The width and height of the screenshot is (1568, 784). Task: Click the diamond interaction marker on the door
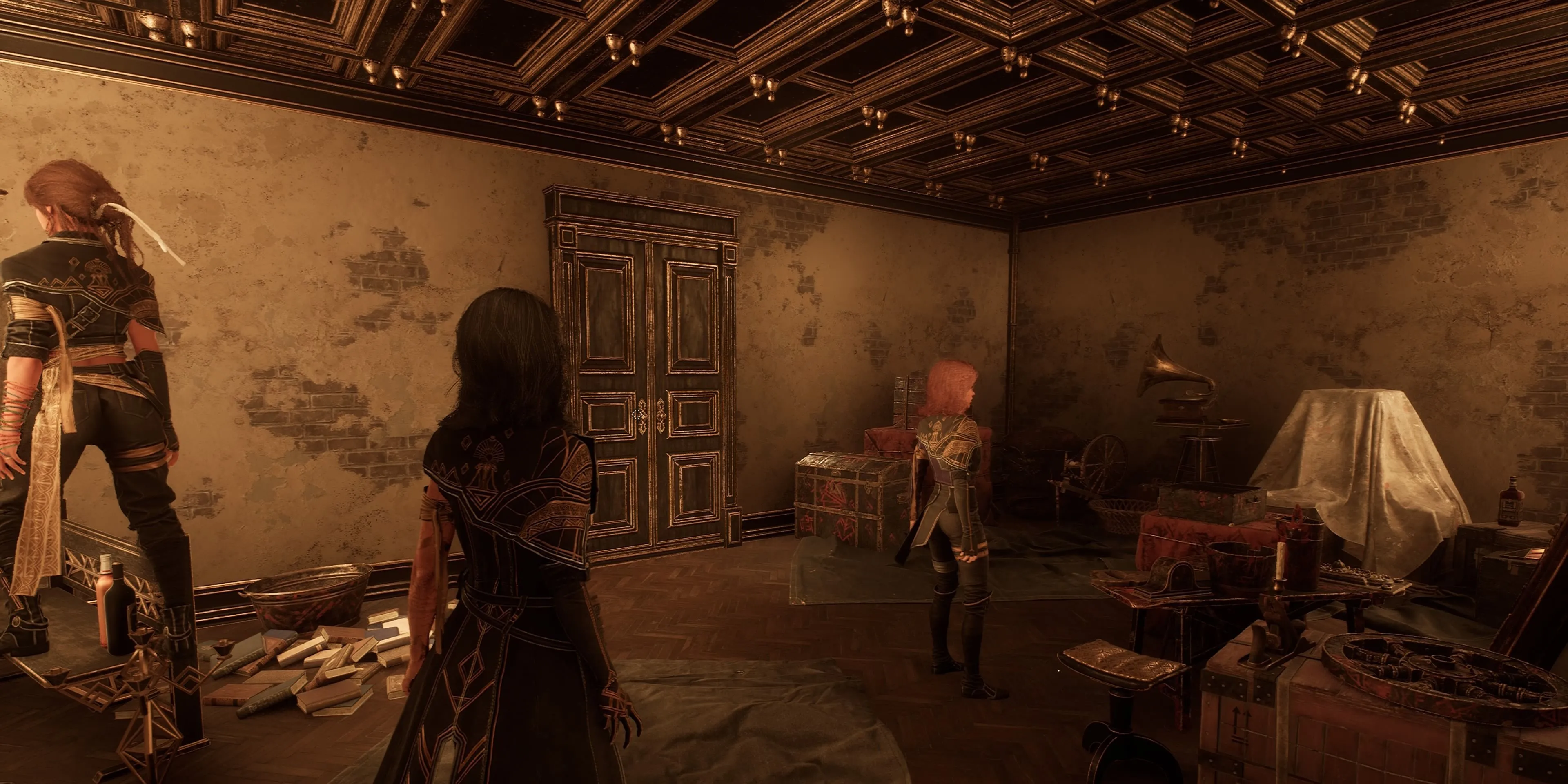(x=637, y=414)
